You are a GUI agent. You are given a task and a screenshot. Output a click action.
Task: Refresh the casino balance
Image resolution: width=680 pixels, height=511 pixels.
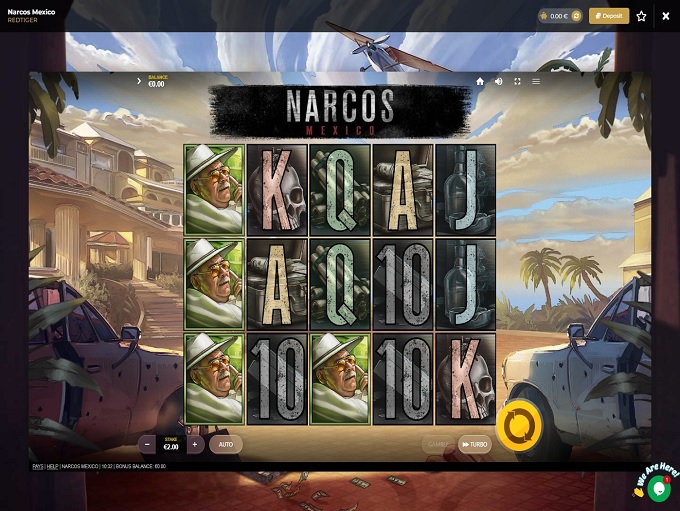click(x=576, y=16)
